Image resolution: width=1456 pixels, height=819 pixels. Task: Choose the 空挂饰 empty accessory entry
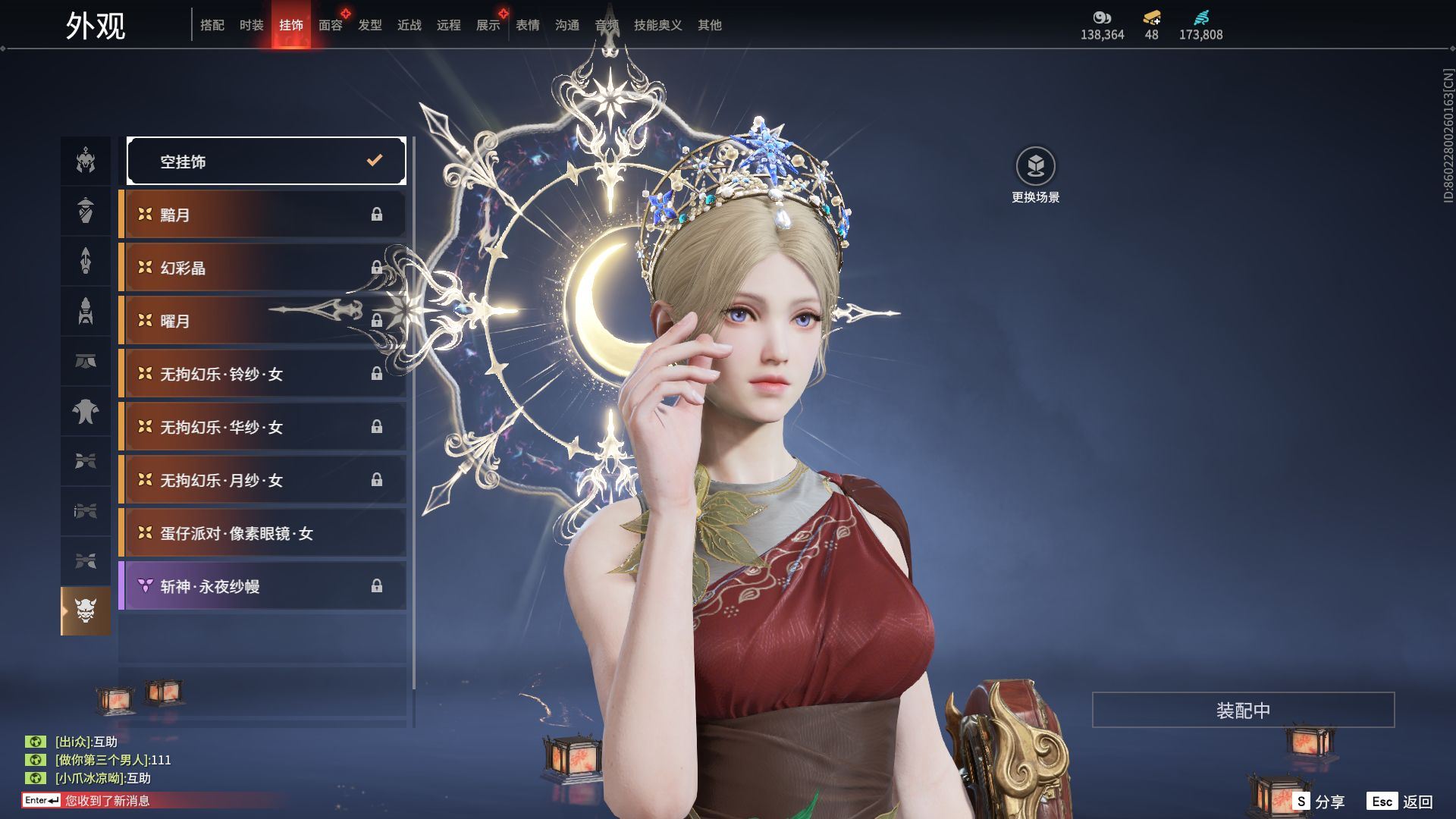(266, 161)
